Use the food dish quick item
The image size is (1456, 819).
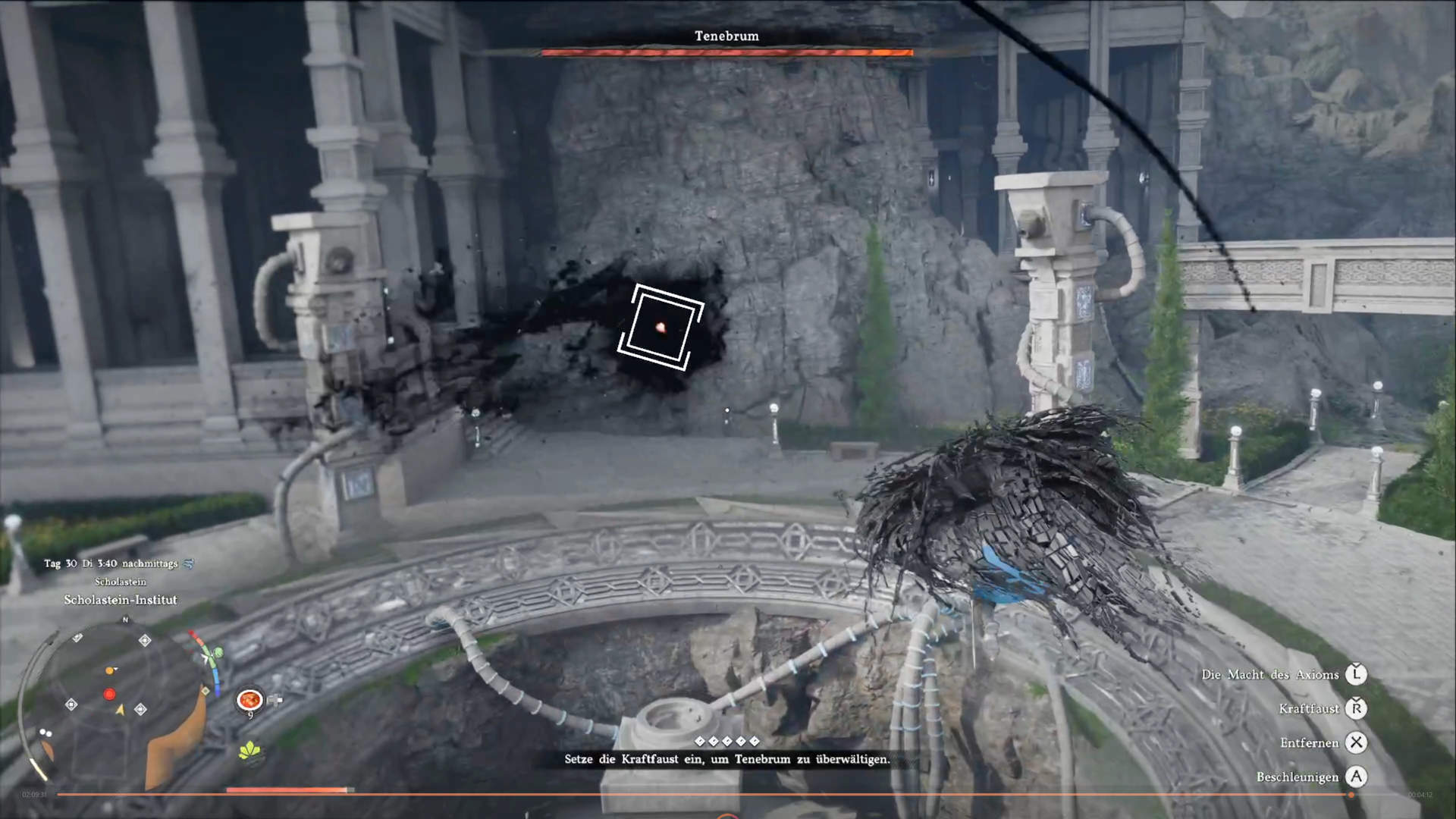249,699
